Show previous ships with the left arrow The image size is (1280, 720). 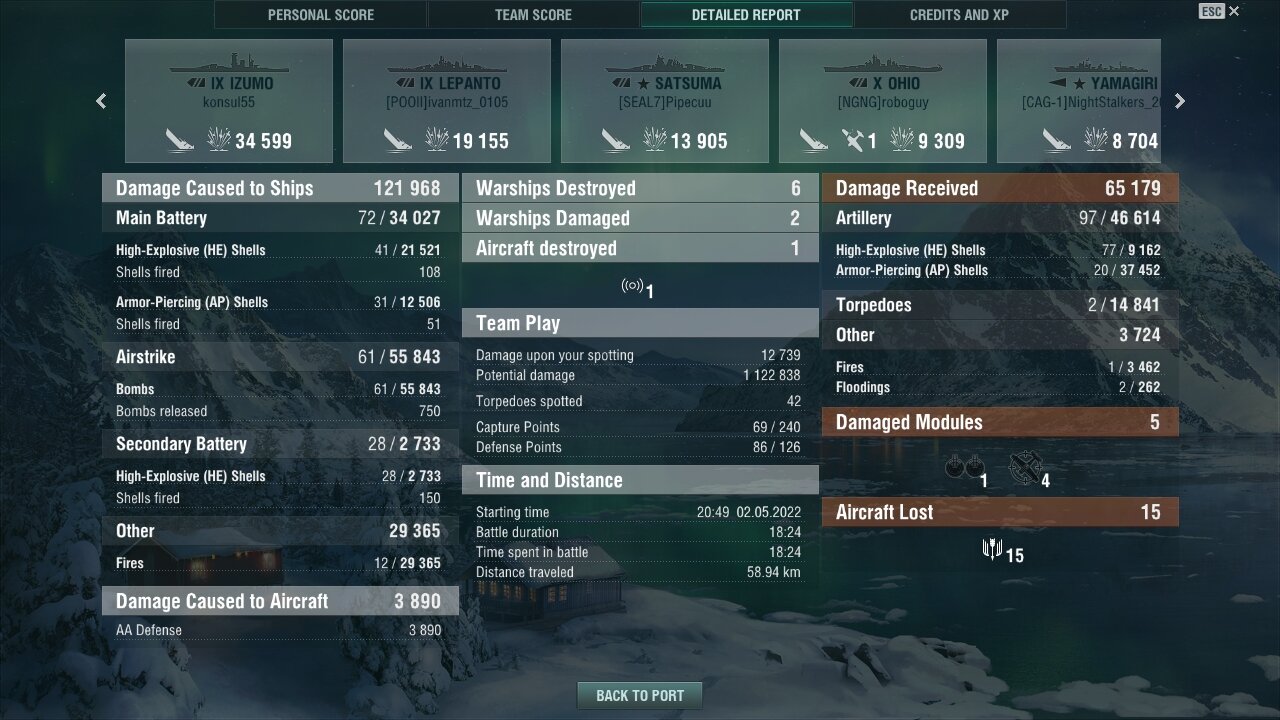[x=101, y=101]
